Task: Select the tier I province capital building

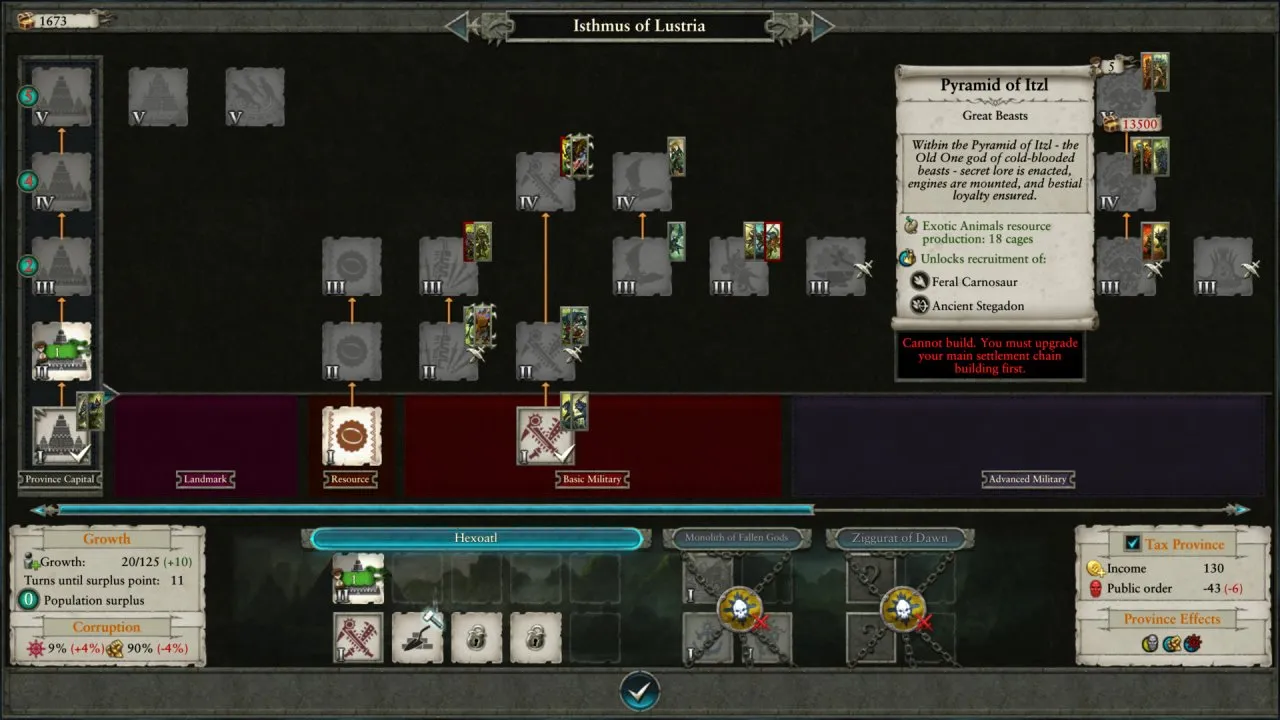Action: (61, 435)
